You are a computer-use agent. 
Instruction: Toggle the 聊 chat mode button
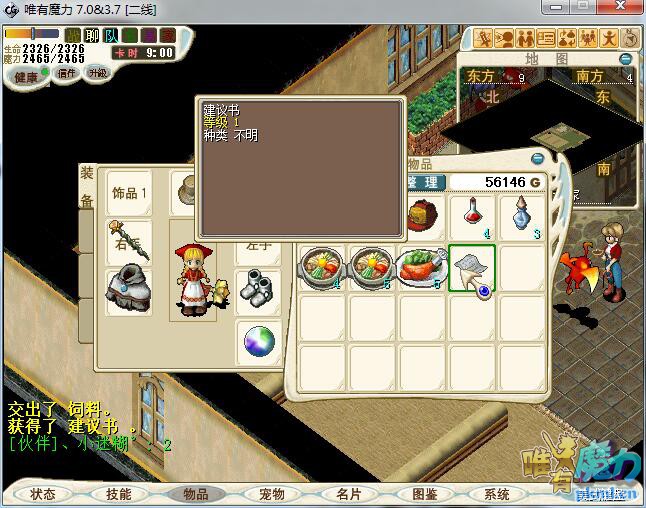point(92,36)
